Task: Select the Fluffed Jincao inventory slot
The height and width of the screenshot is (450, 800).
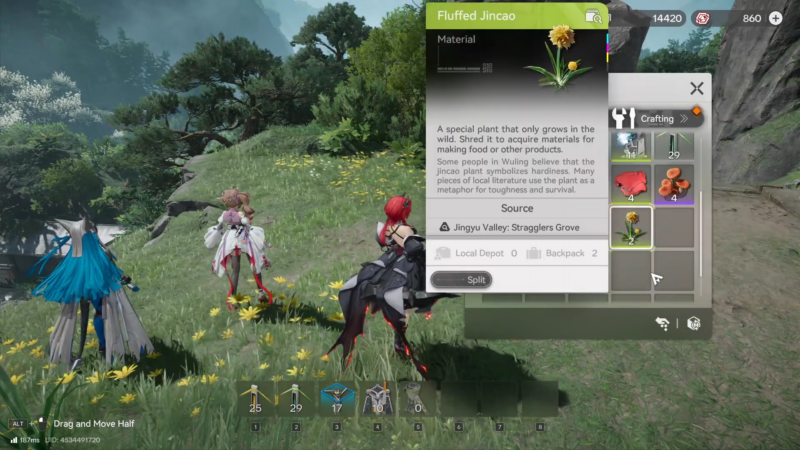Action: coord(631,227)
